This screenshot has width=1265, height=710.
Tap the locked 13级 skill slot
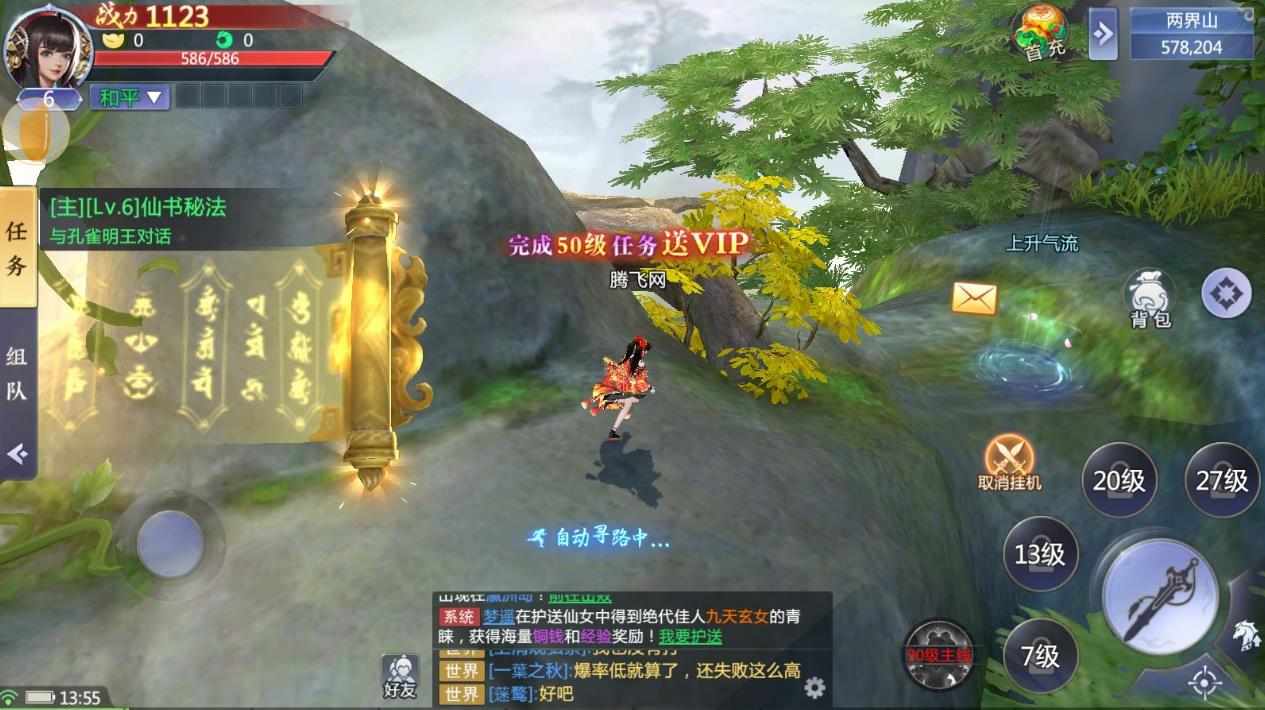1040,553
